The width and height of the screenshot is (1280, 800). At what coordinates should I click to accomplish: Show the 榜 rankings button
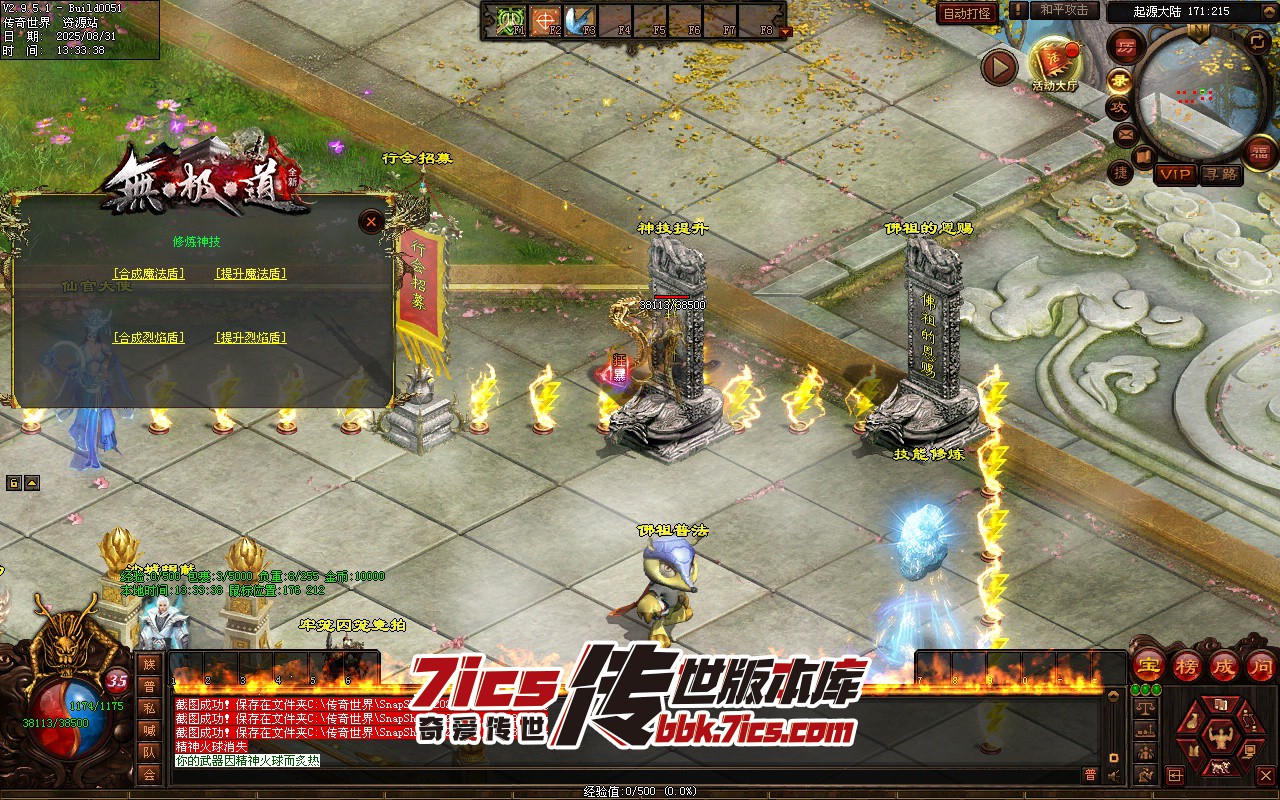coord(1187,666)
